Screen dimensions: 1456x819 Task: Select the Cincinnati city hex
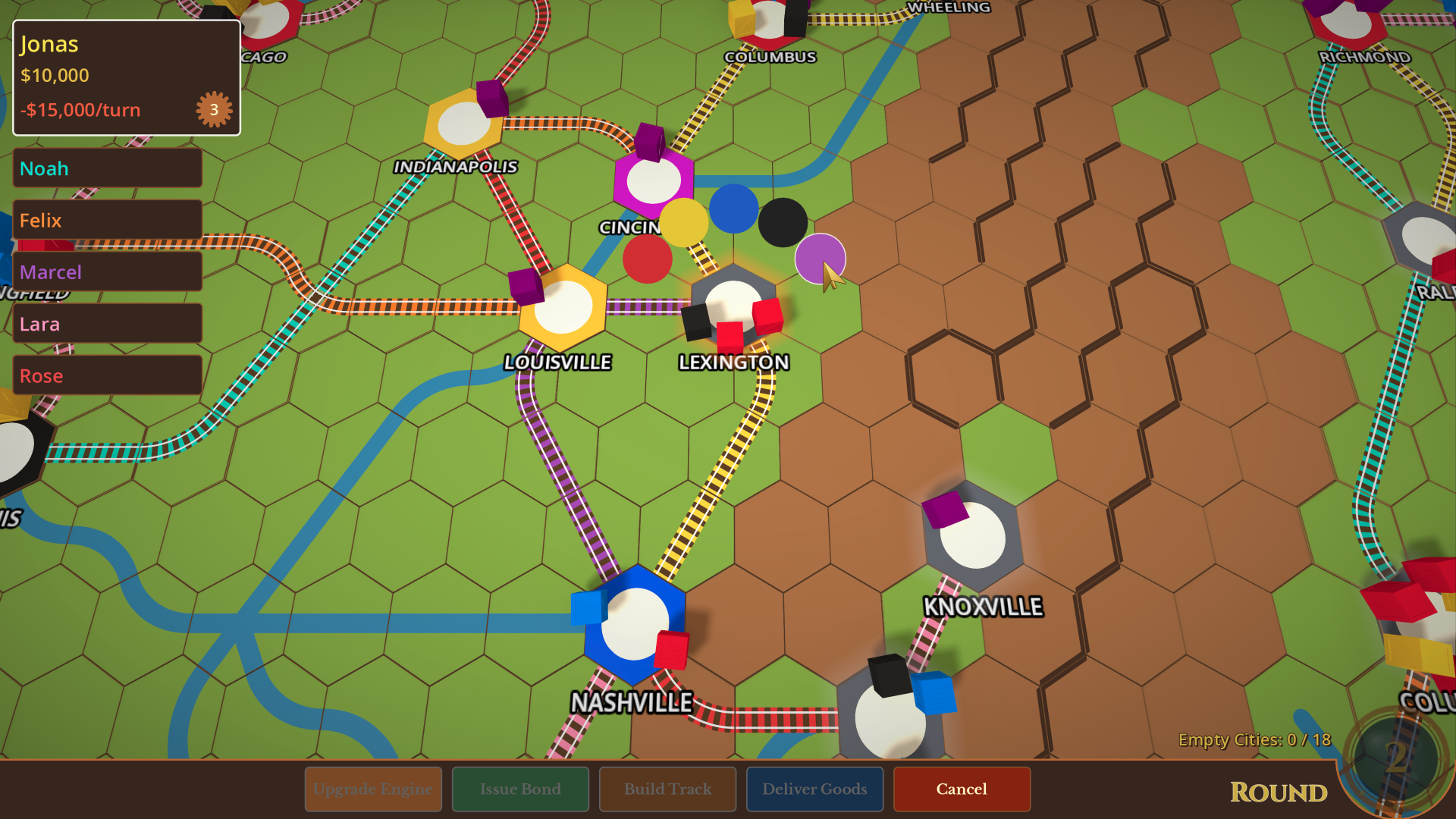click(x=654, y=180)
